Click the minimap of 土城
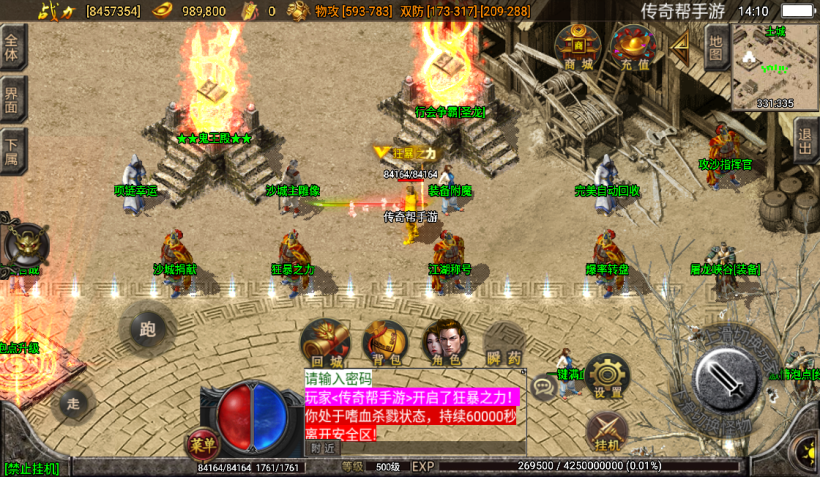Image resolution: width=820 pixels, height=477 pixels. pos(775,66)
